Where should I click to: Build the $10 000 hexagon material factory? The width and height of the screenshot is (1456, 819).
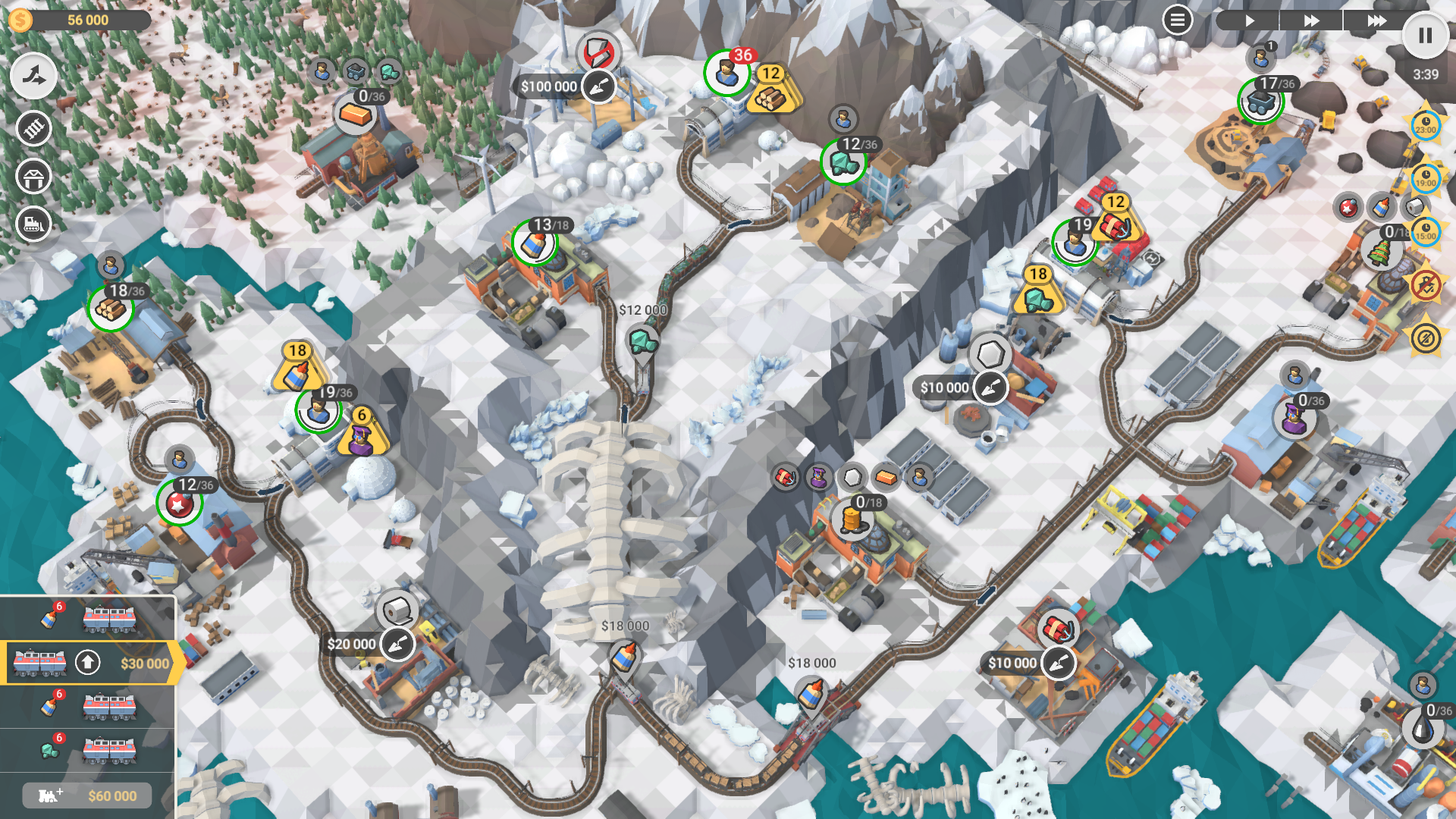tap(990, 388)
